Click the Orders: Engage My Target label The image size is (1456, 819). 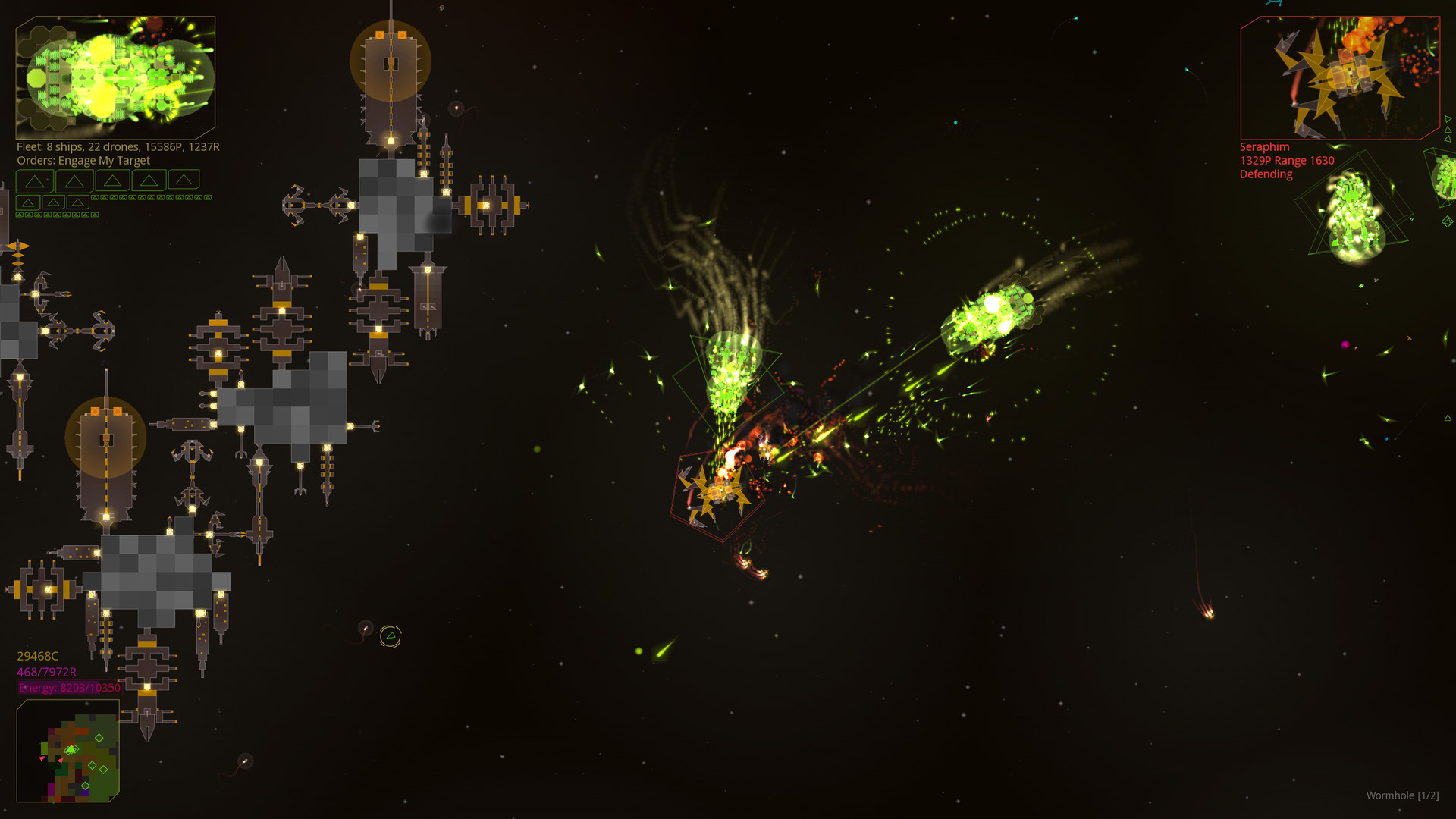tap(83, 160)
